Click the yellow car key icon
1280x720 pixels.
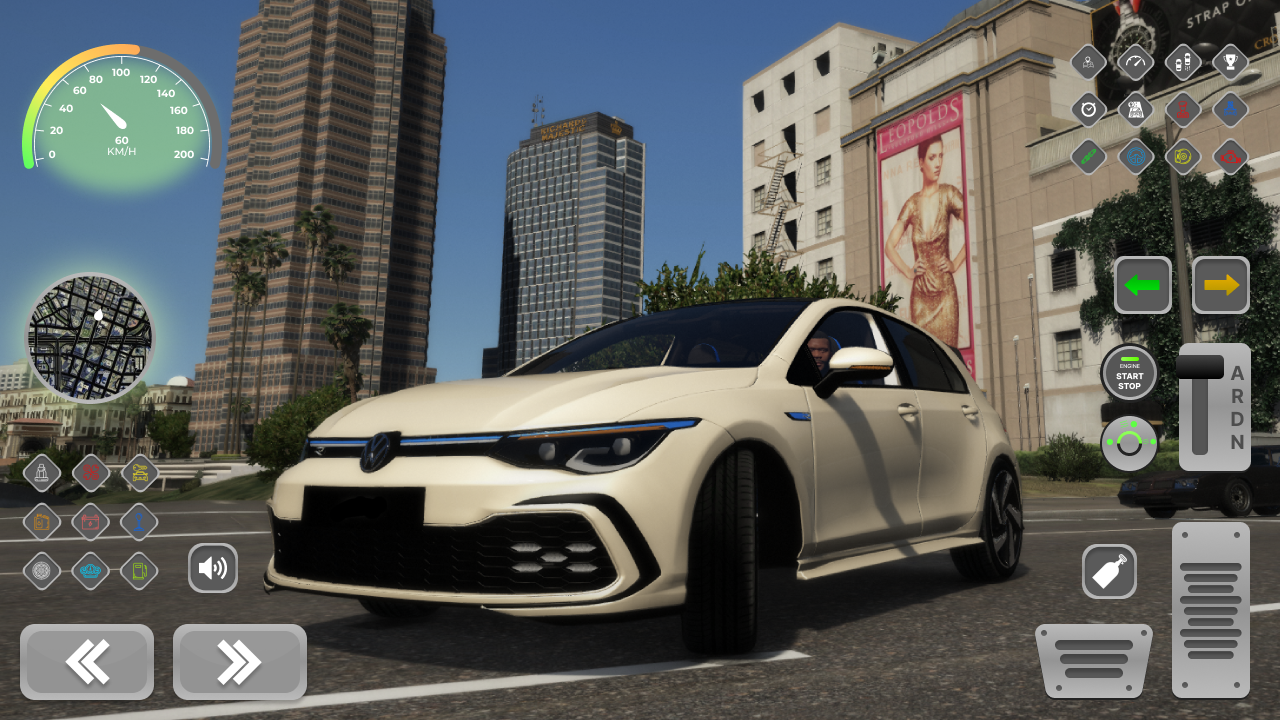click(139, 473)
